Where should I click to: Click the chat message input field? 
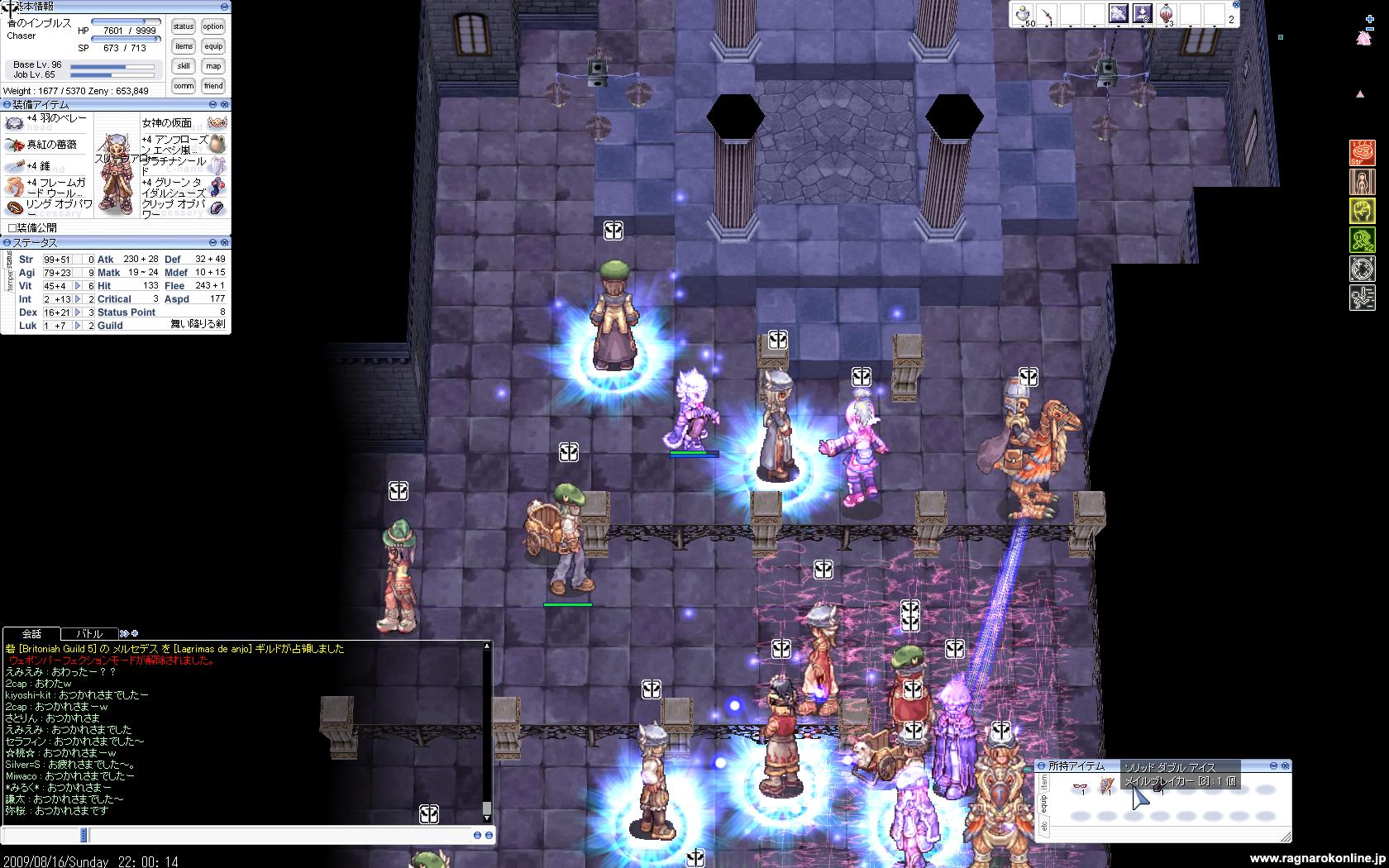pos(248,836)
